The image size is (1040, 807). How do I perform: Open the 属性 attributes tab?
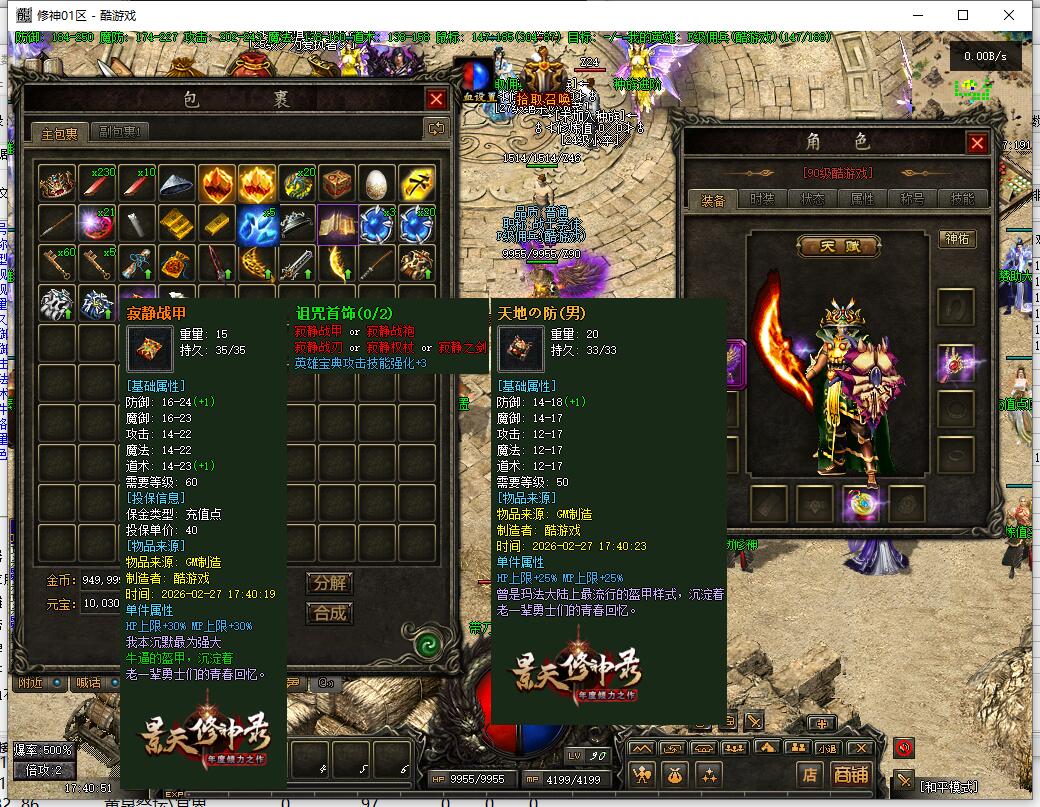(862, 199)
